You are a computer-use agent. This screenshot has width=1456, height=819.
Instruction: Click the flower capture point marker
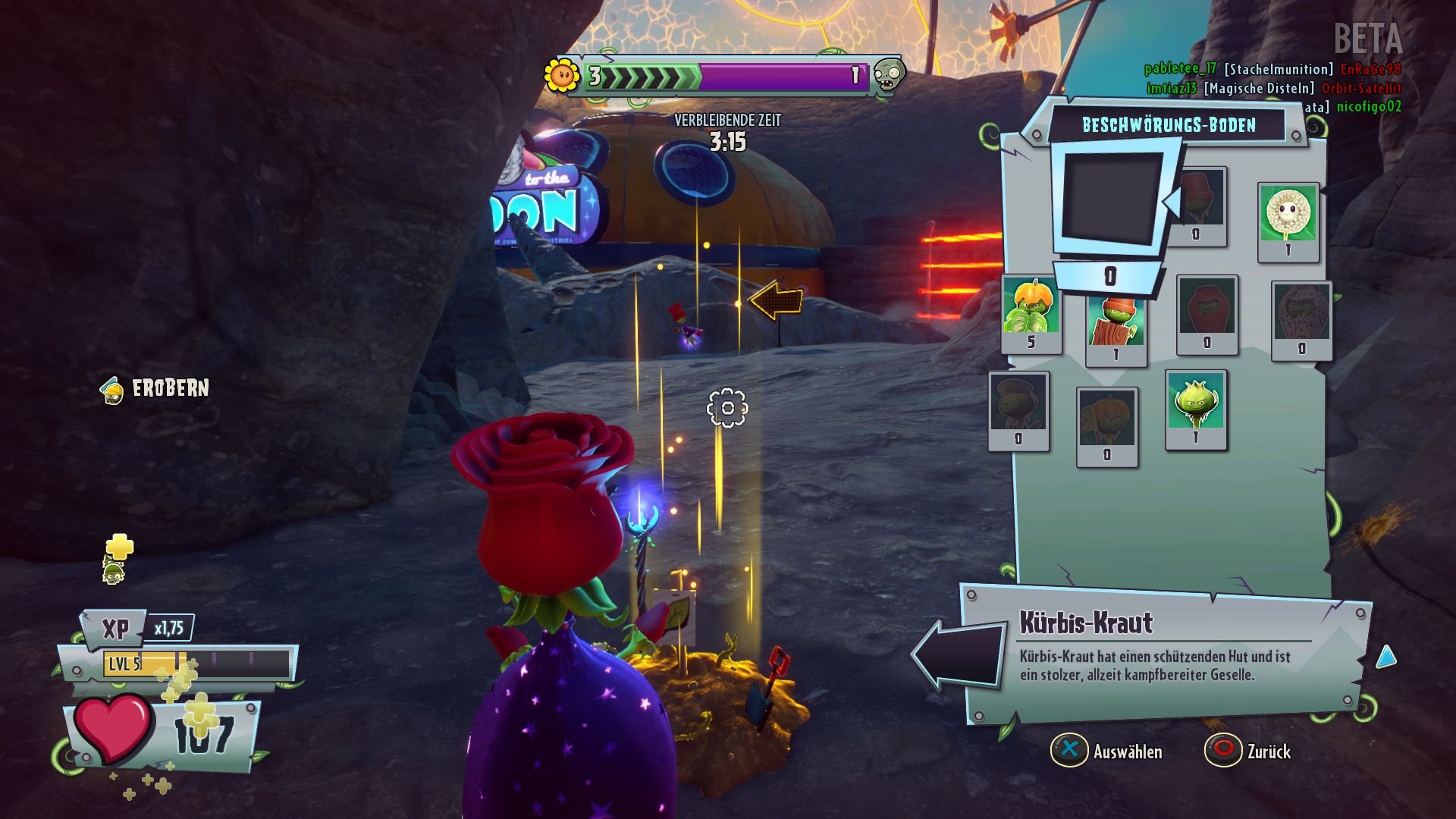tap(726, 409)
